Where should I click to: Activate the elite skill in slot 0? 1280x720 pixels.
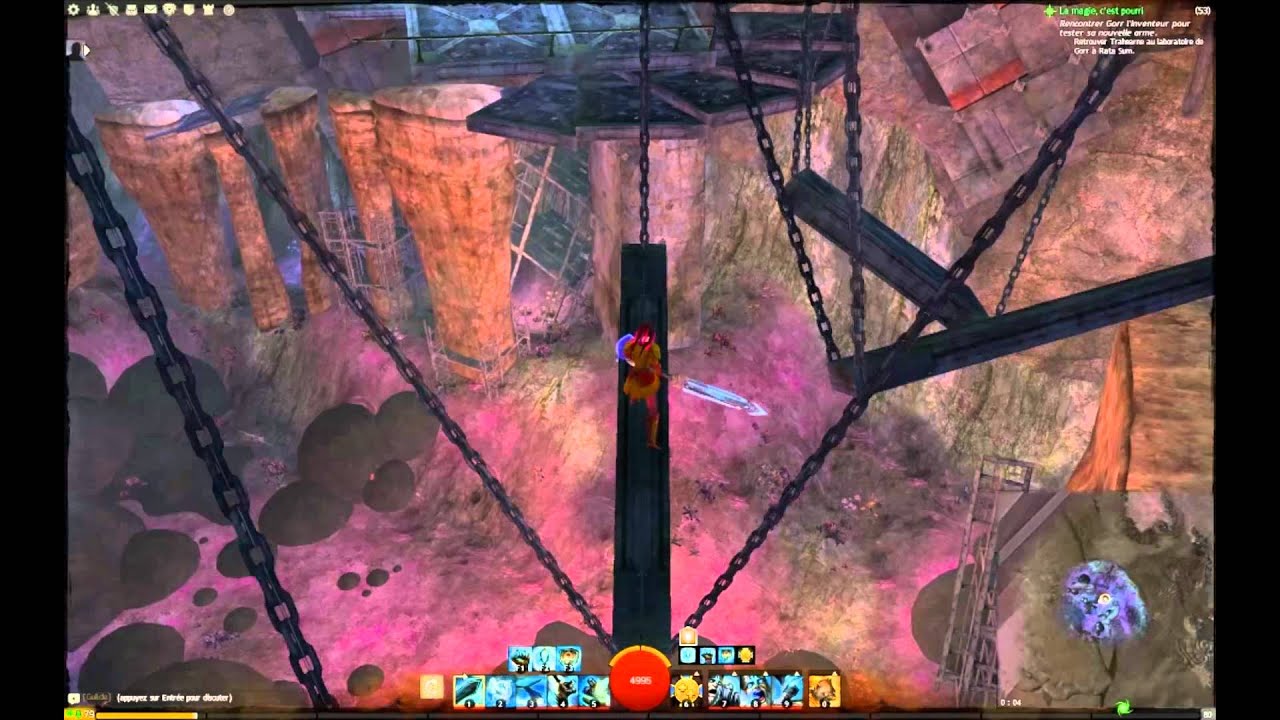point(822,687)
